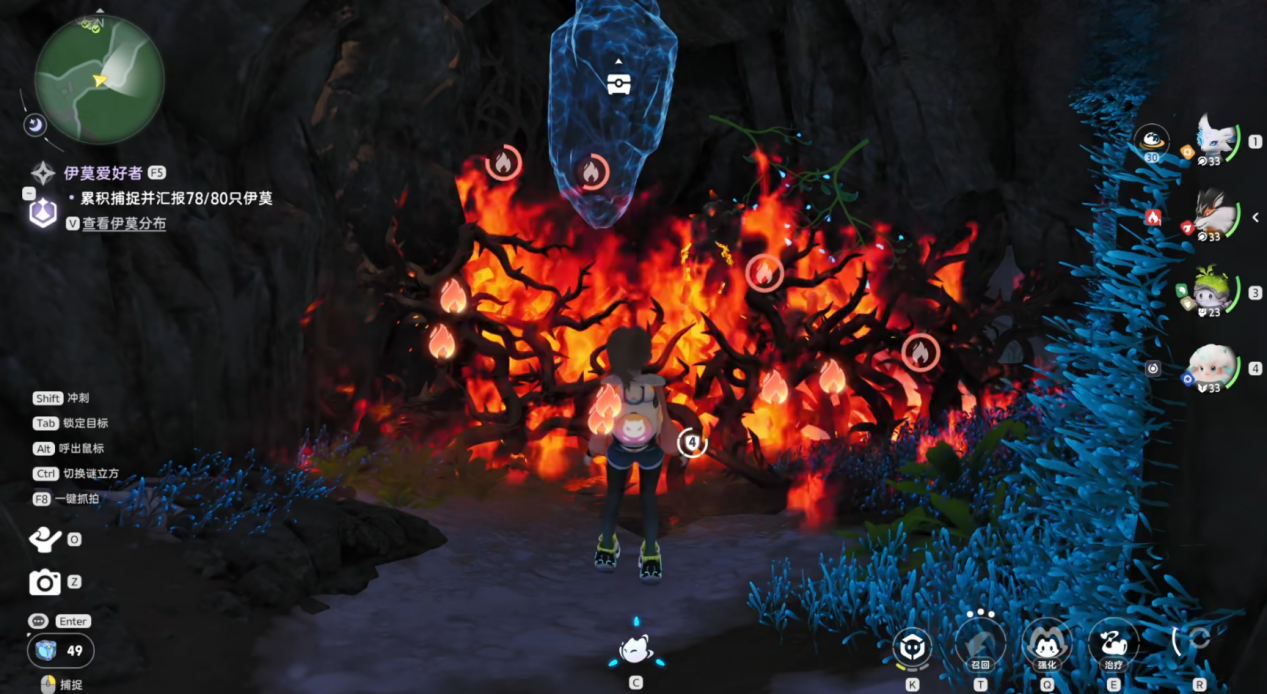This screenshot has width=1267, height=694.
Task: Open the character emote pose icon
Action: (x=45, y=539)
